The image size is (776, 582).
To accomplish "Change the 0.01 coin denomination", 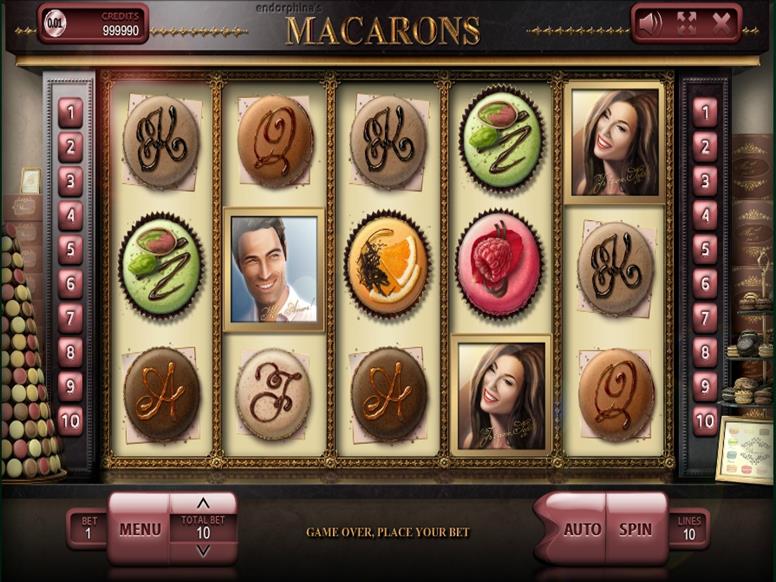I will click(x=56, y=22).
